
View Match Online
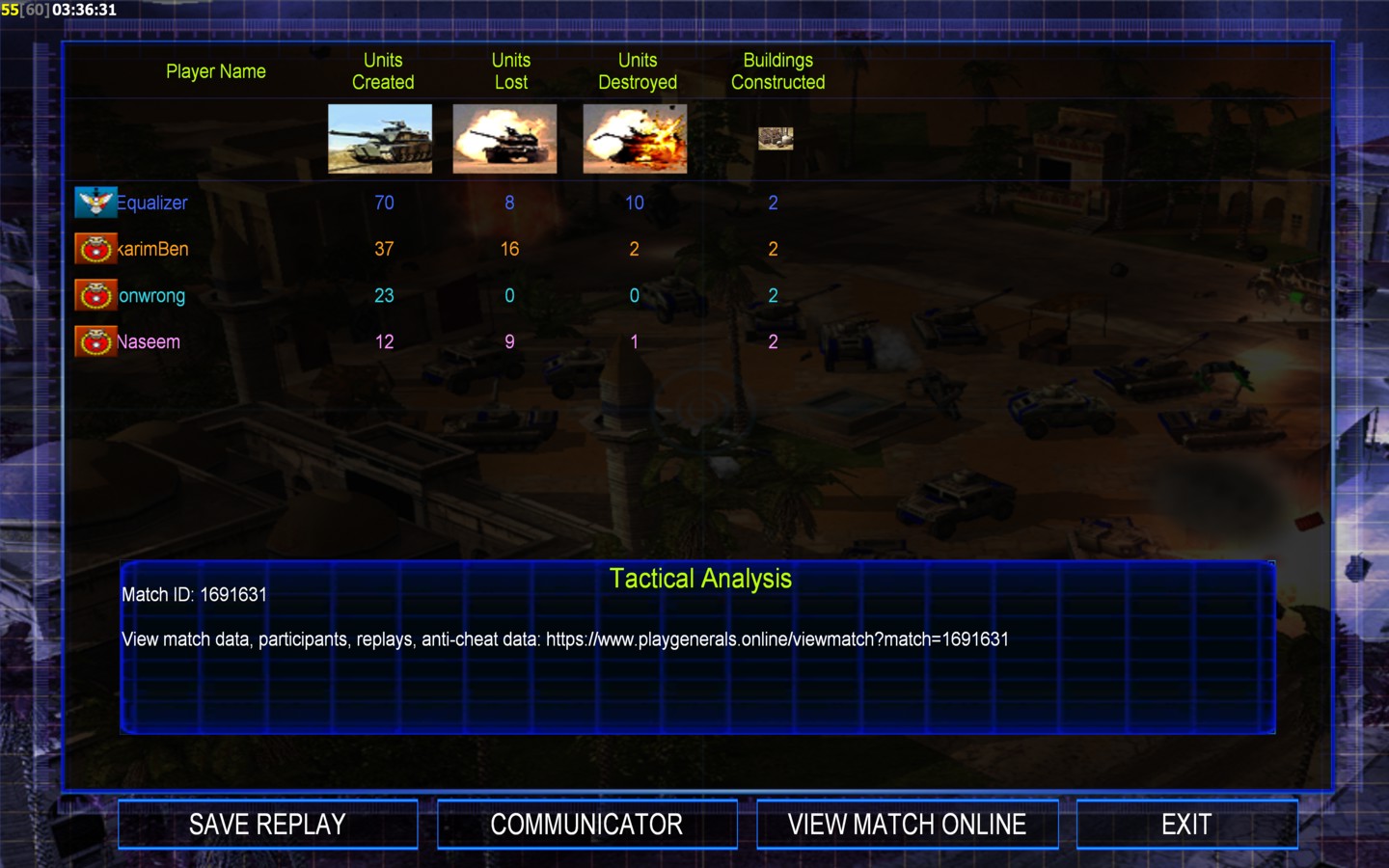click(x=907, y=825)
